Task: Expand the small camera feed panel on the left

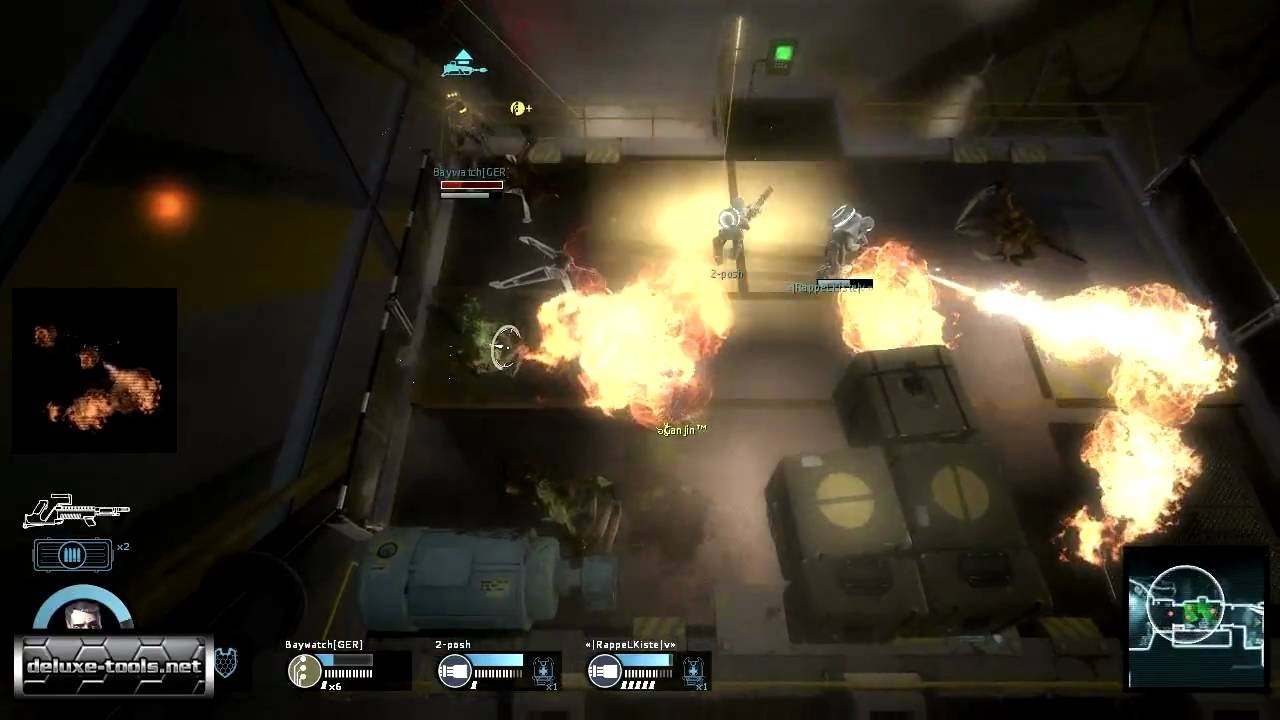Action: point(94,368)
